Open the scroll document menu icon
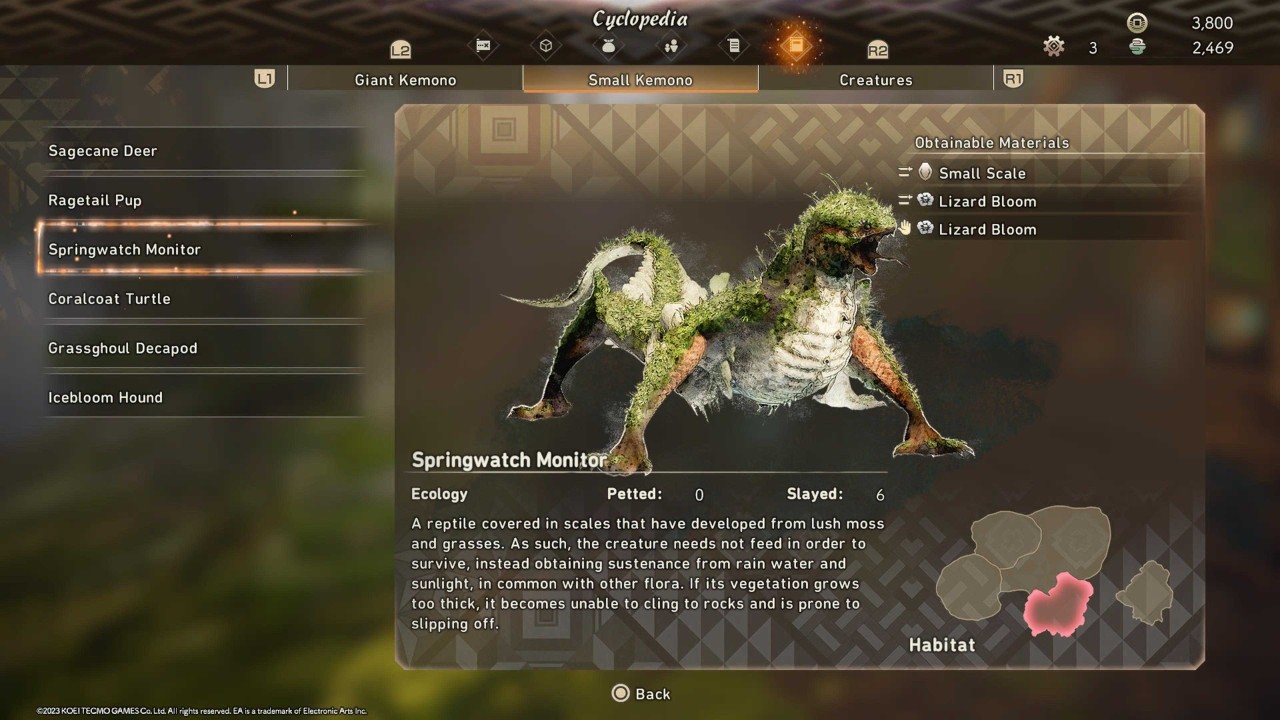This screenshot has width=1280, height=720. point(733,45)
